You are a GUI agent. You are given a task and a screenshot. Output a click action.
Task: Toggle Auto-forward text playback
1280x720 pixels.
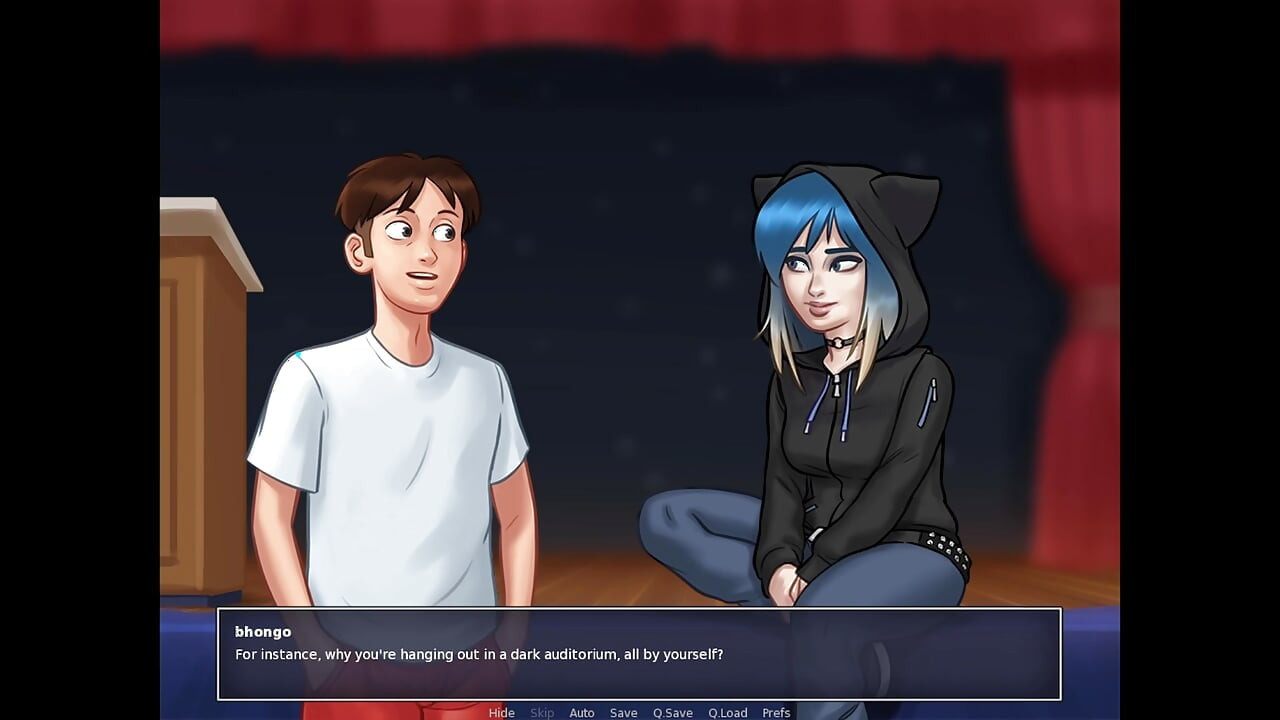582,712
